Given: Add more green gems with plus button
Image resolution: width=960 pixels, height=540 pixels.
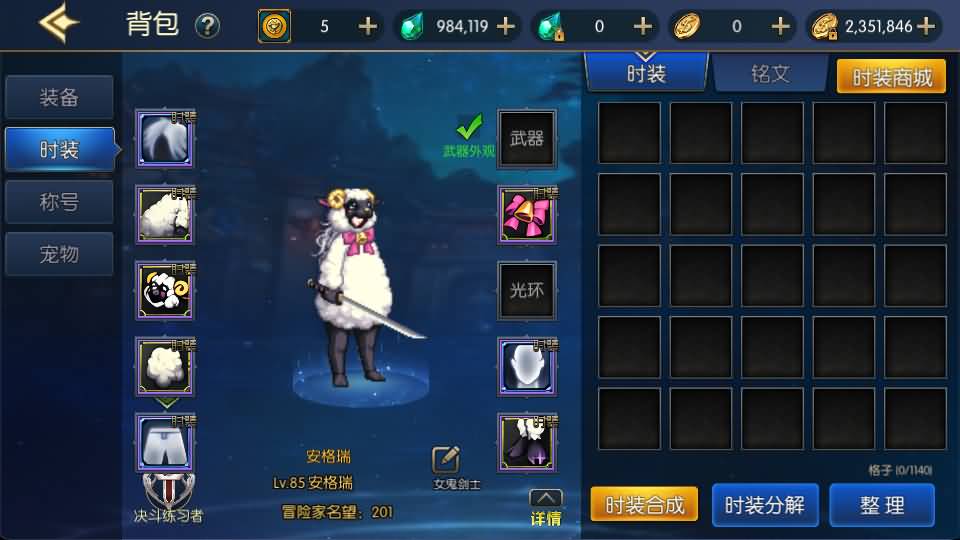Looking at the screenshot, I should pos(506,26).
